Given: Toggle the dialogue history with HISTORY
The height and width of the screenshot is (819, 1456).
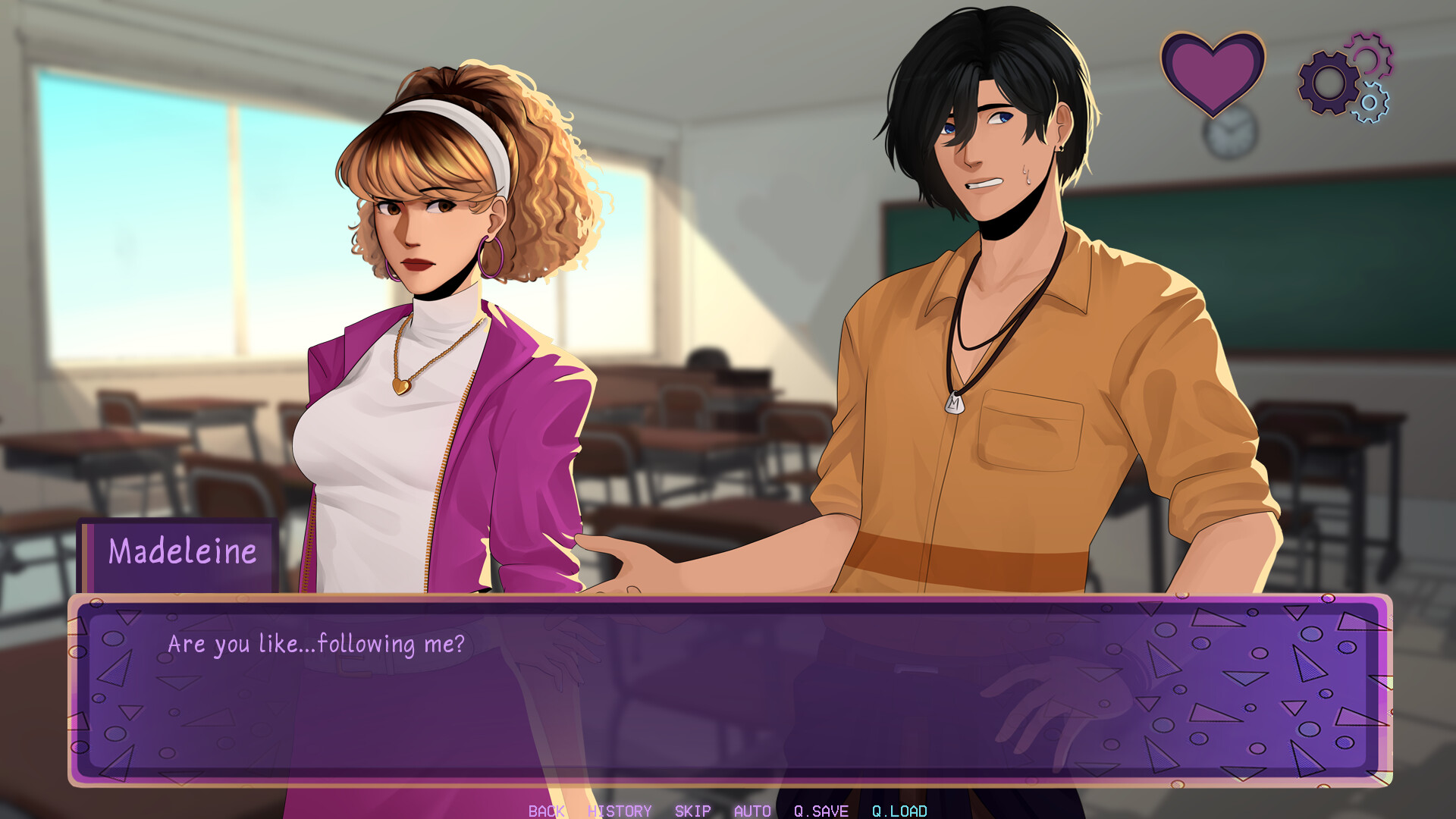Looking at the screenshot, I should pyautogui.click(x=619, y=811).
